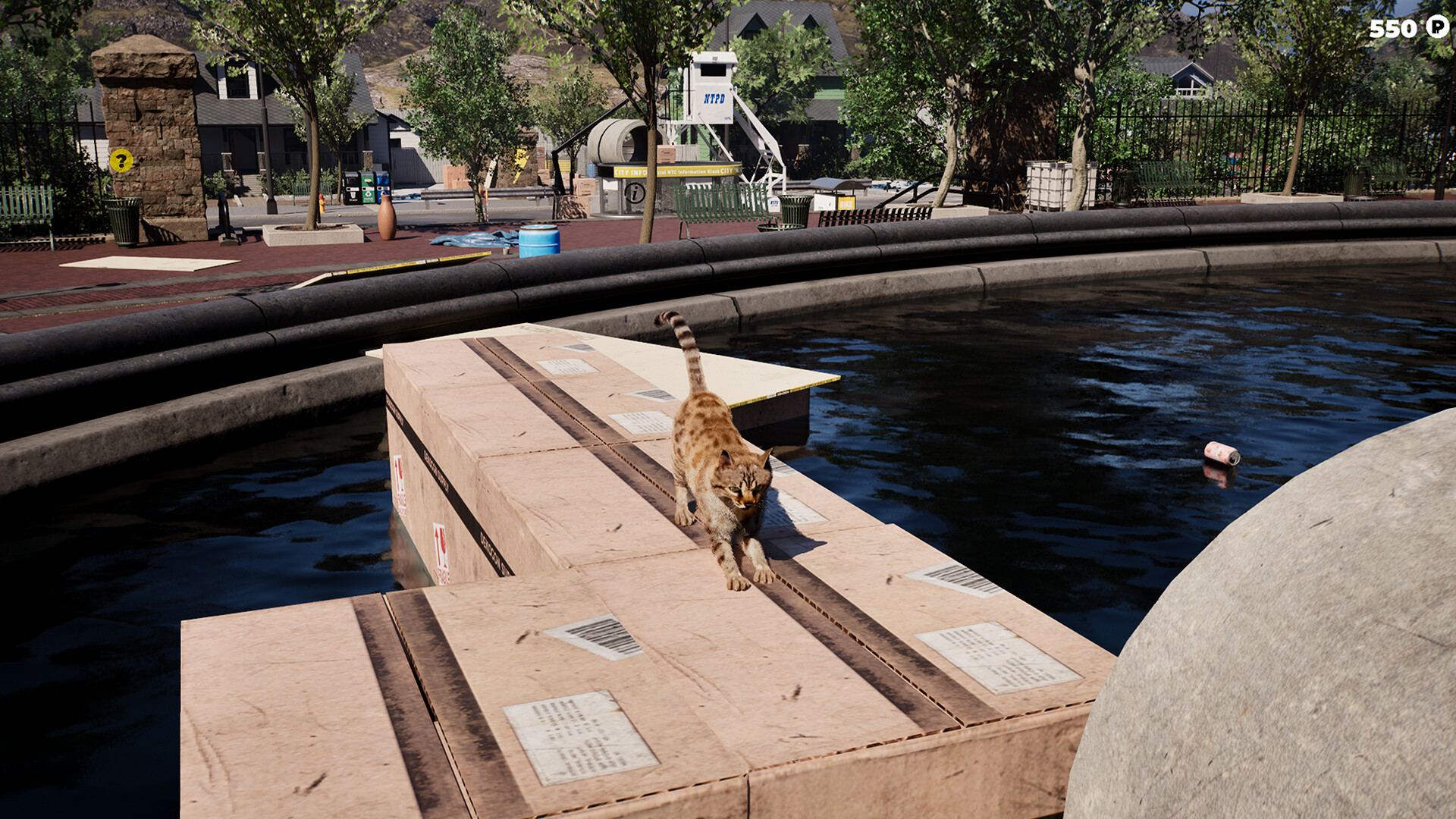Click the yellow lightning bolt sign near the street
1456x819 pixels.
519,163
